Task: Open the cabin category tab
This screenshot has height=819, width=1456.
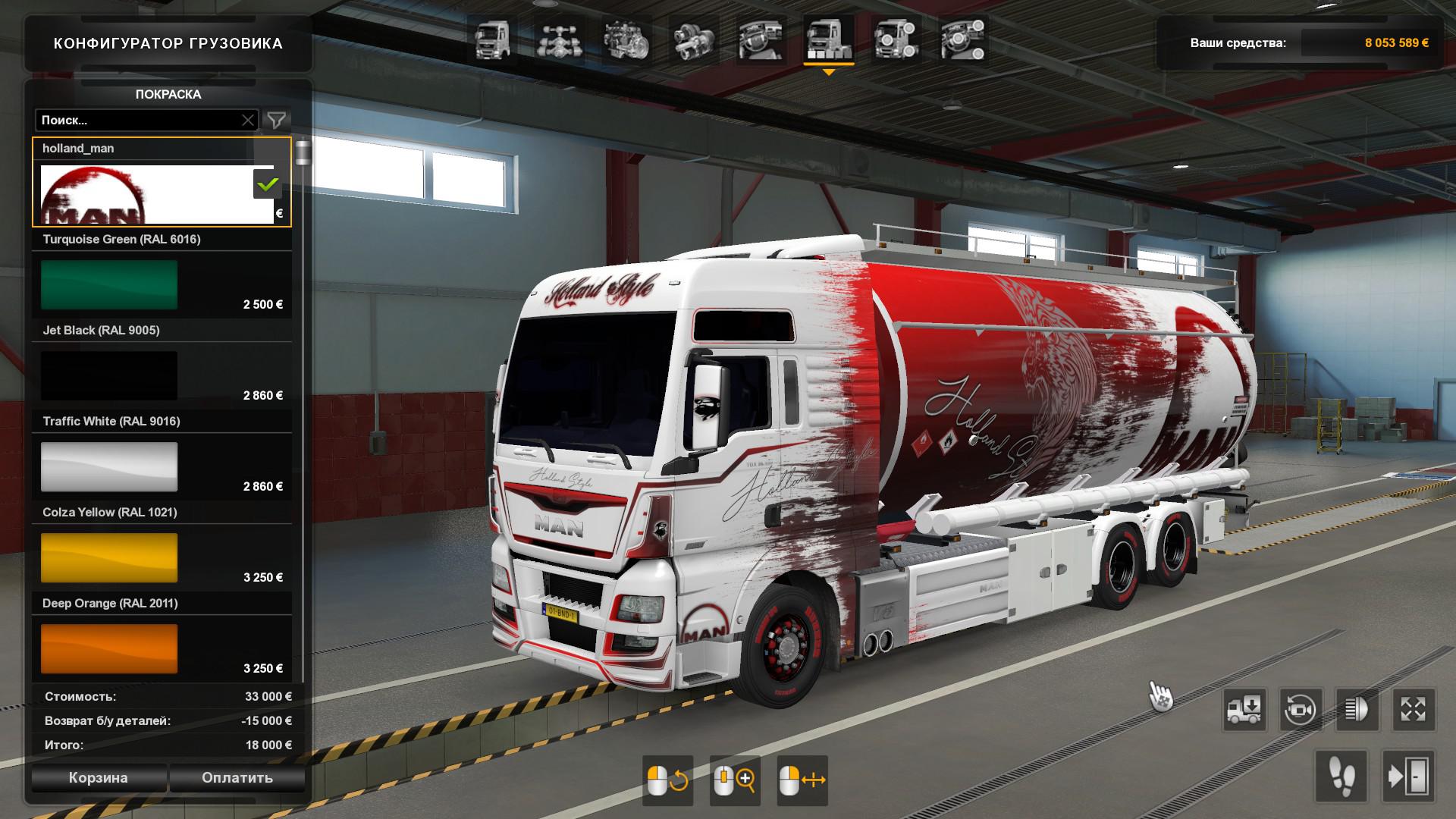Action: tap(492, 40)
